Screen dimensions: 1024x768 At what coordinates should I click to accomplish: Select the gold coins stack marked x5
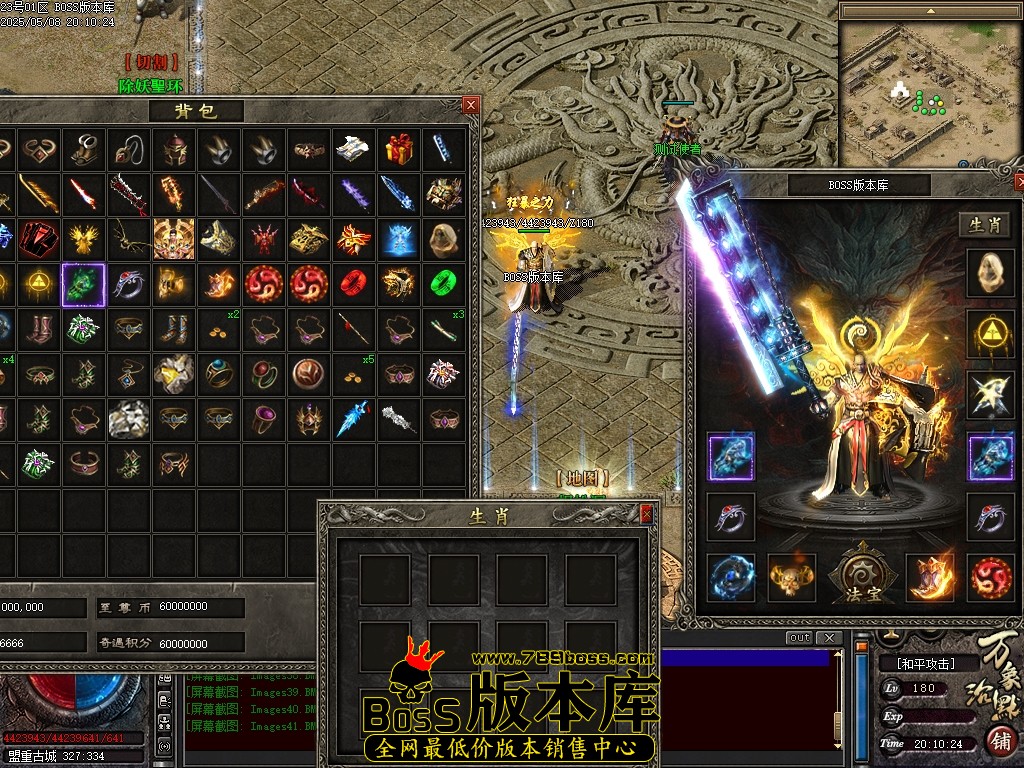tap(356, 374)
